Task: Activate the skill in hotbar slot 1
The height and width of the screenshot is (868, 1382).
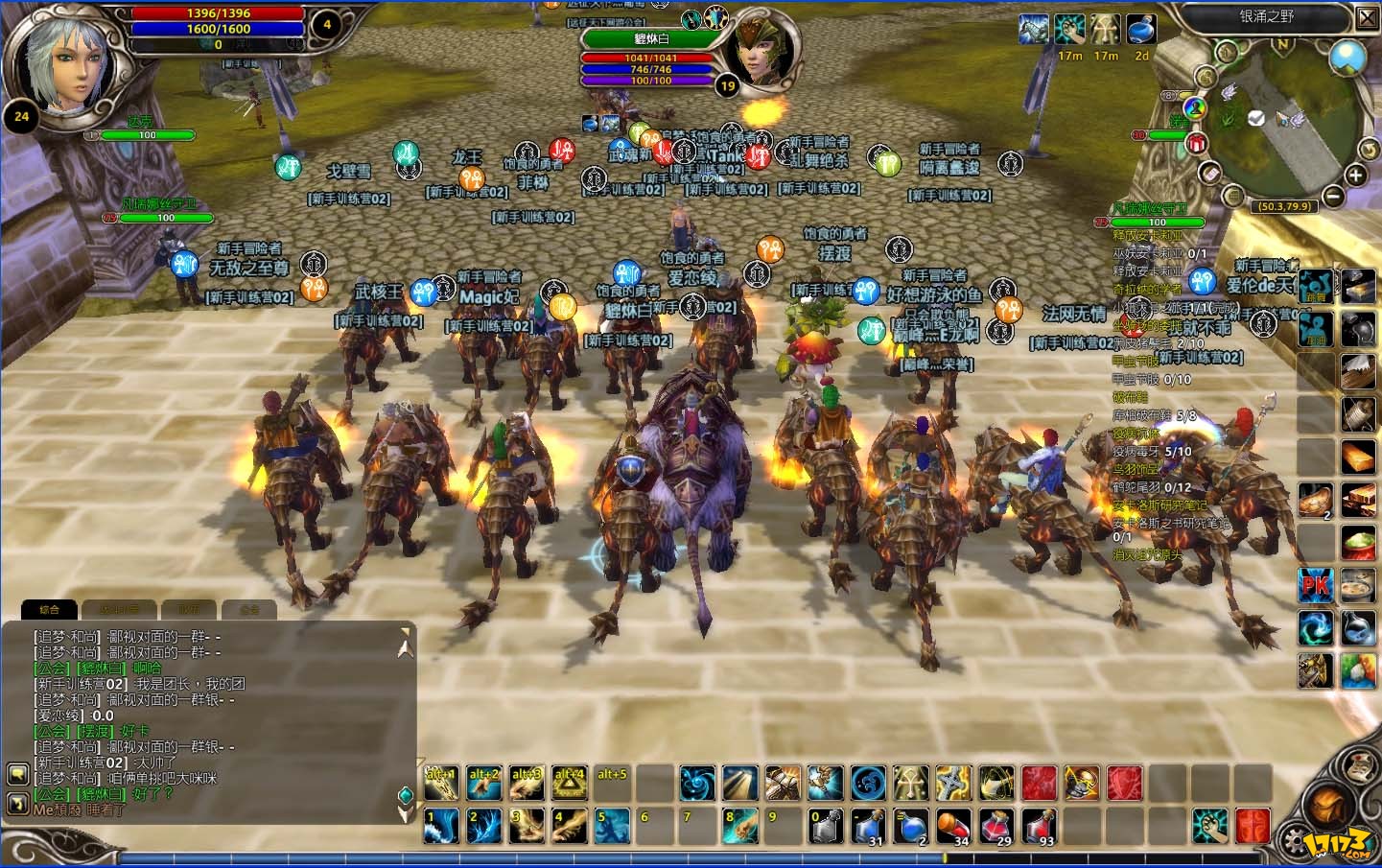Action: point(441,826)
